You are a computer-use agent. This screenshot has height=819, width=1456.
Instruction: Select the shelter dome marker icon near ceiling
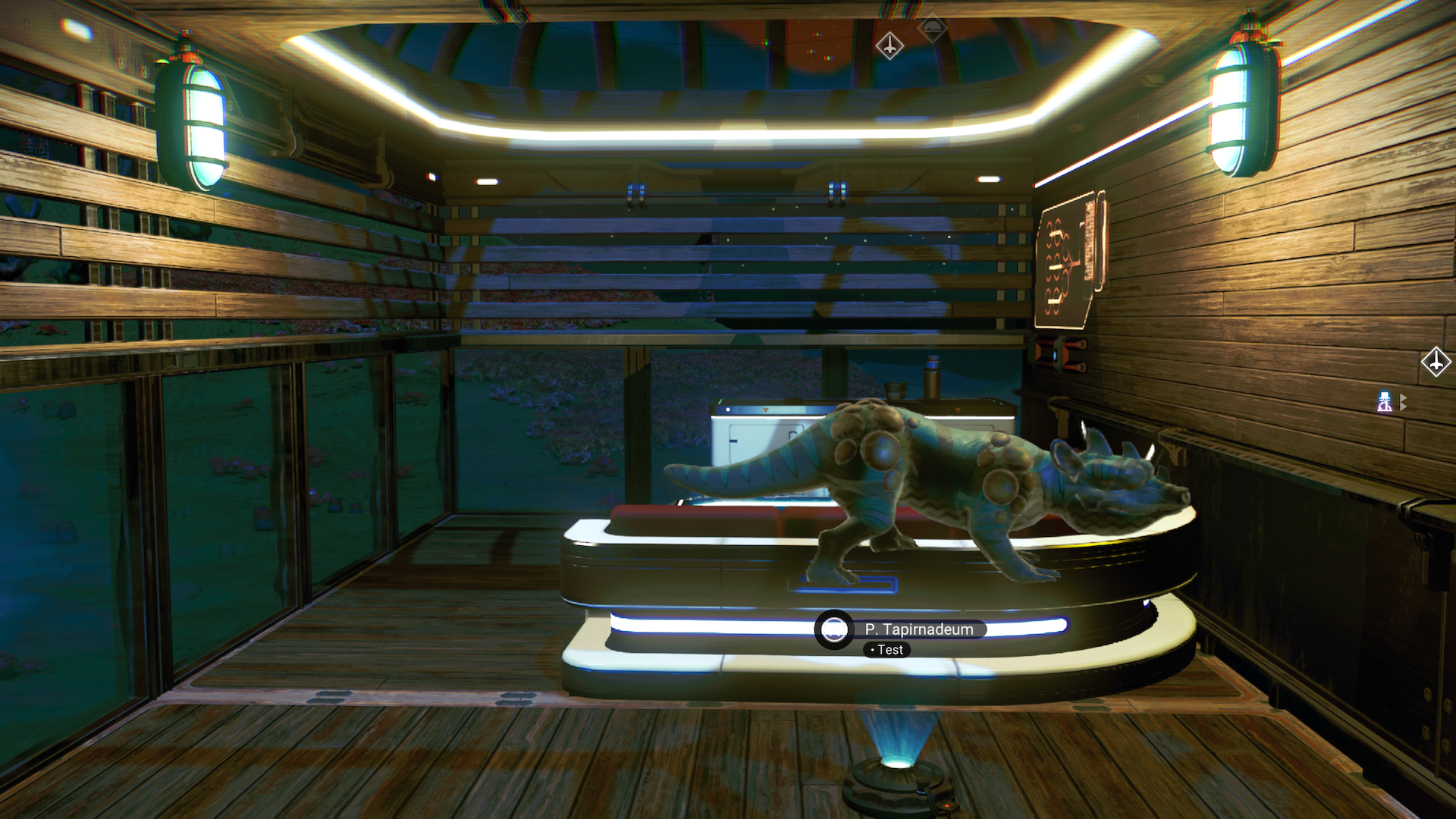coord(933,27)
